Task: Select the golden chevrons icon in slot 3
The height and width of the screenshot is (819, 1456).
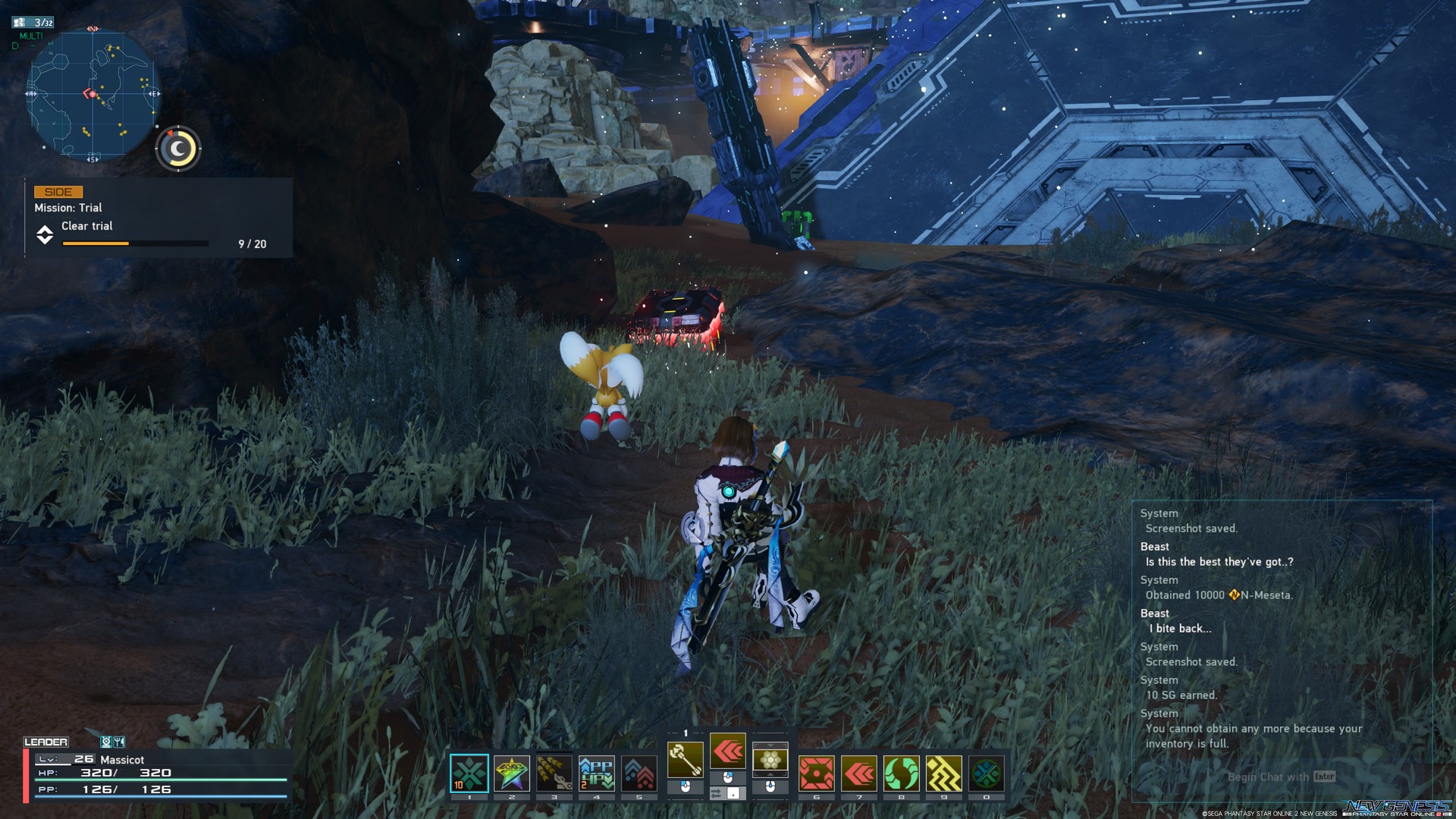Action: click(554, 773)
